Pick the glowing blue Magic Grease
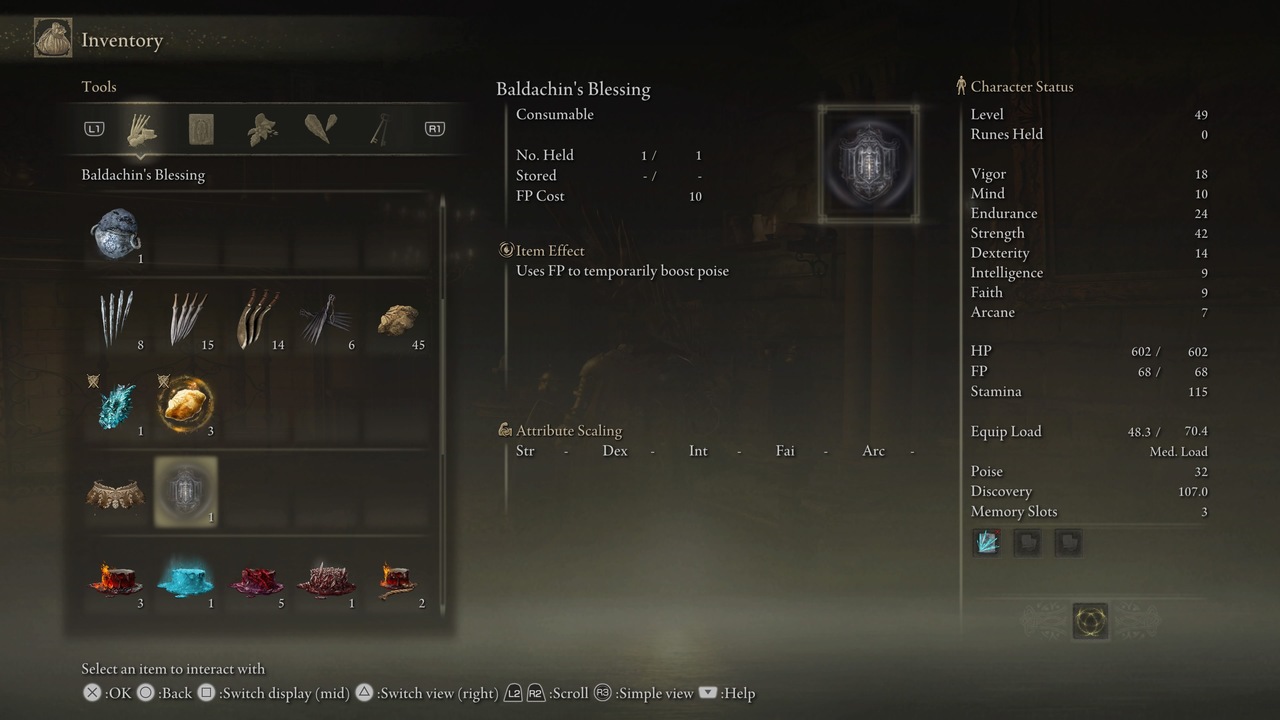The height and width of the screenshot is (720, 1280). 186,579
